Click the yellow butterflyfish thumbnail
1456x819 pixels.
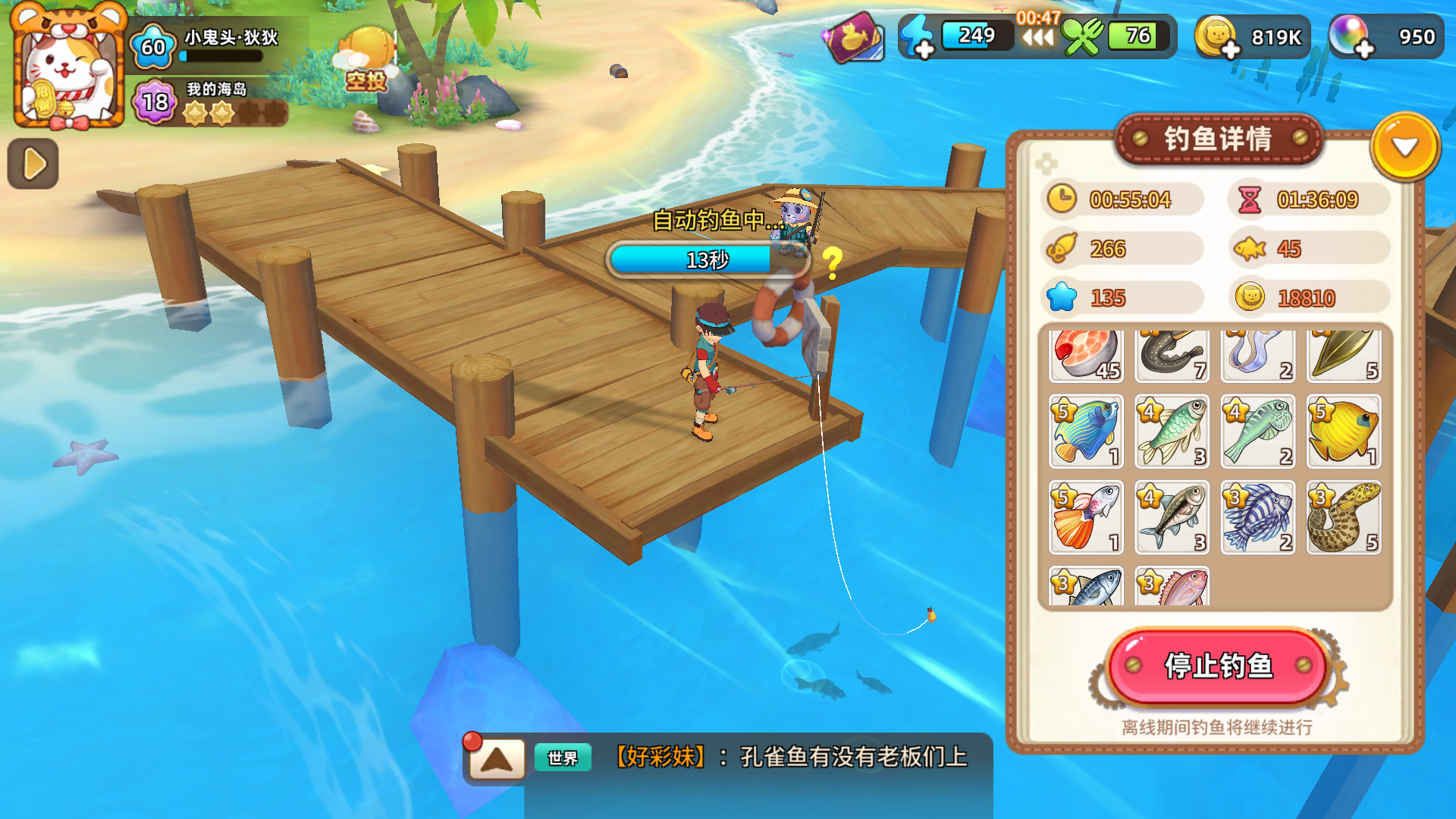(1344, 432)
